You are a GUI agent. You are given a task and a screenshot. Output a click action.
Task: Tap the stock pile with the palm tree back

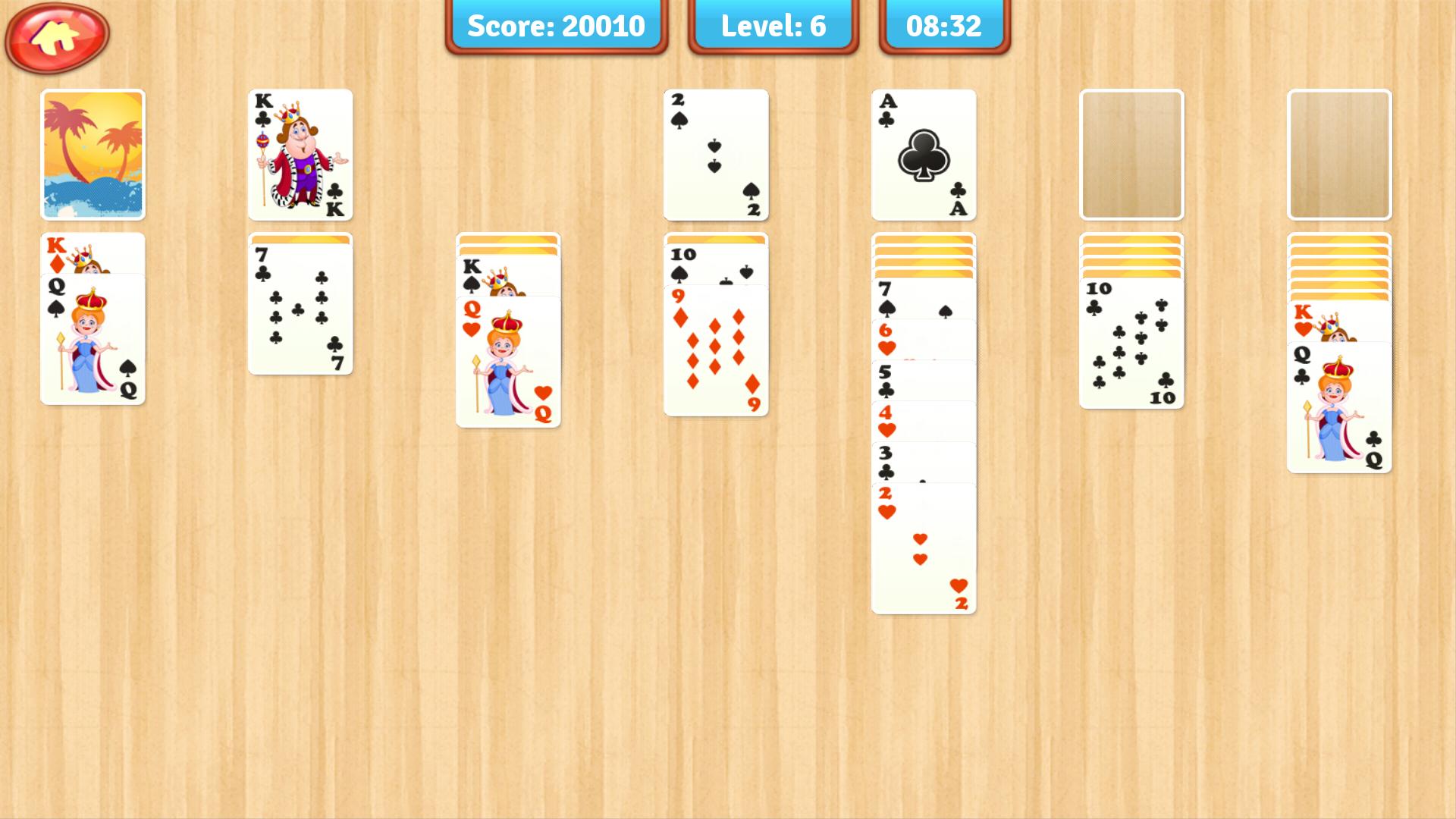[93, 154]
